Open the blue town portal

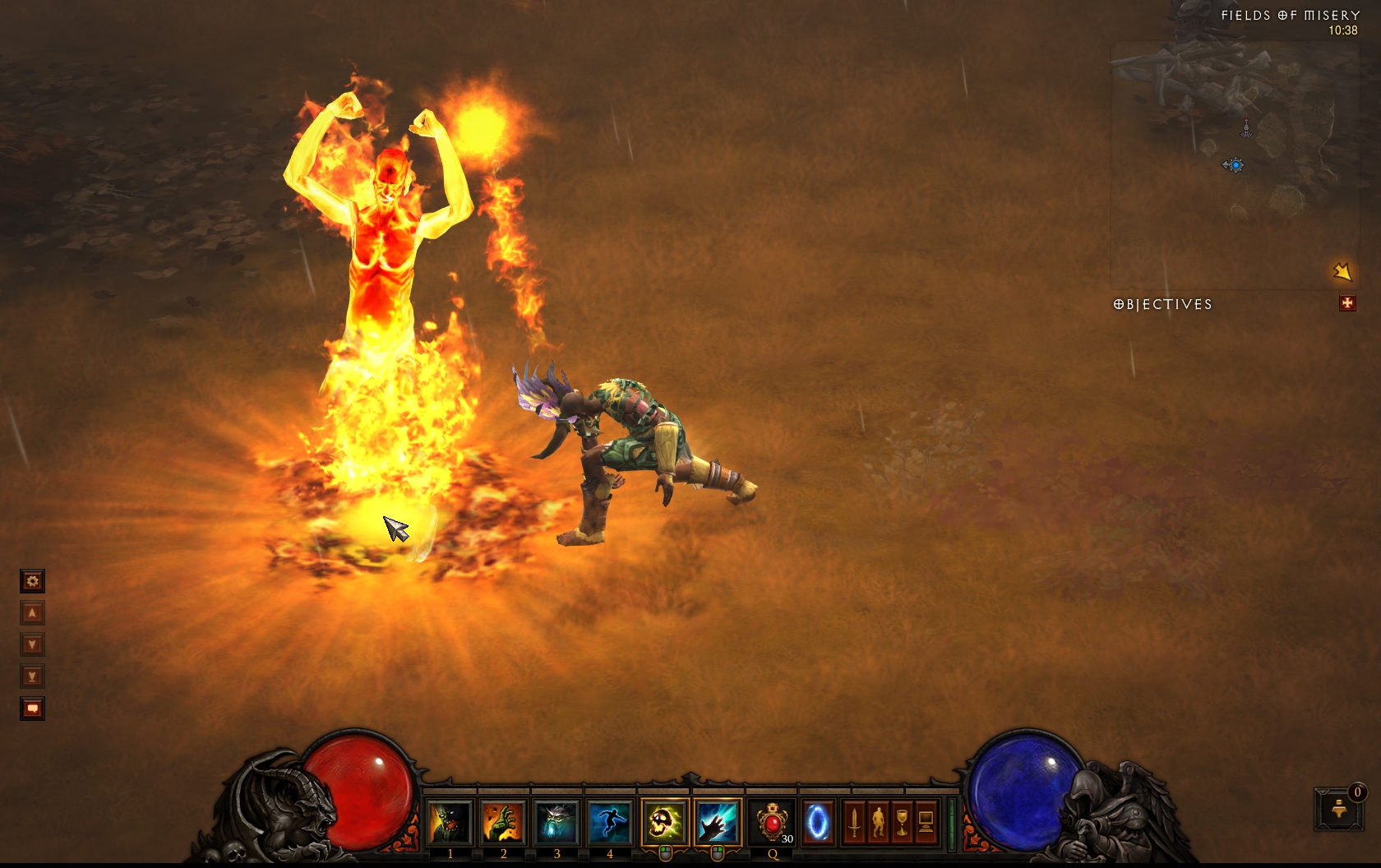(x=818, y=822)
